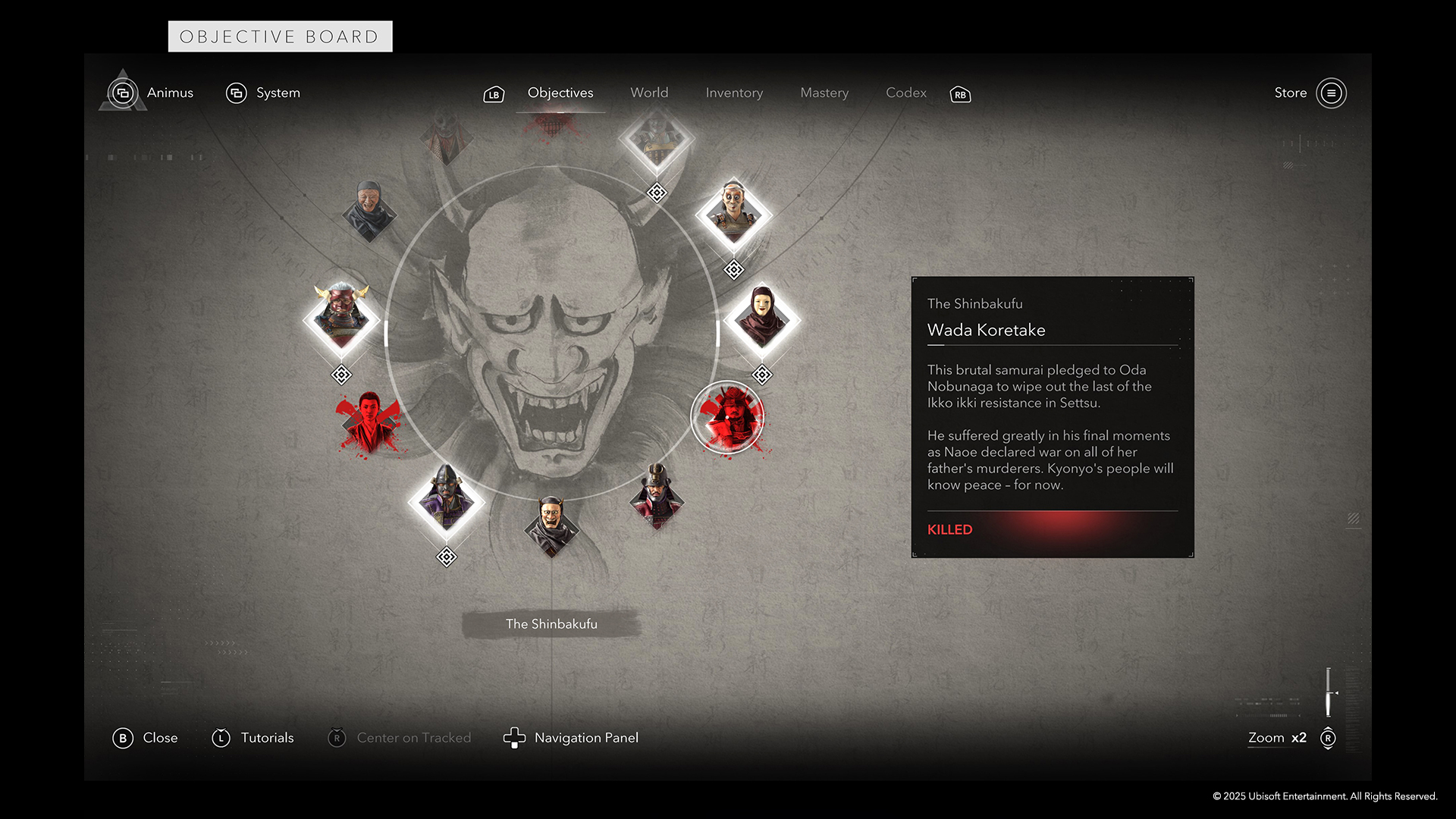Open the Codex tab
The height and width of the screenshot is (819, 1456).
tap(906, 93)
